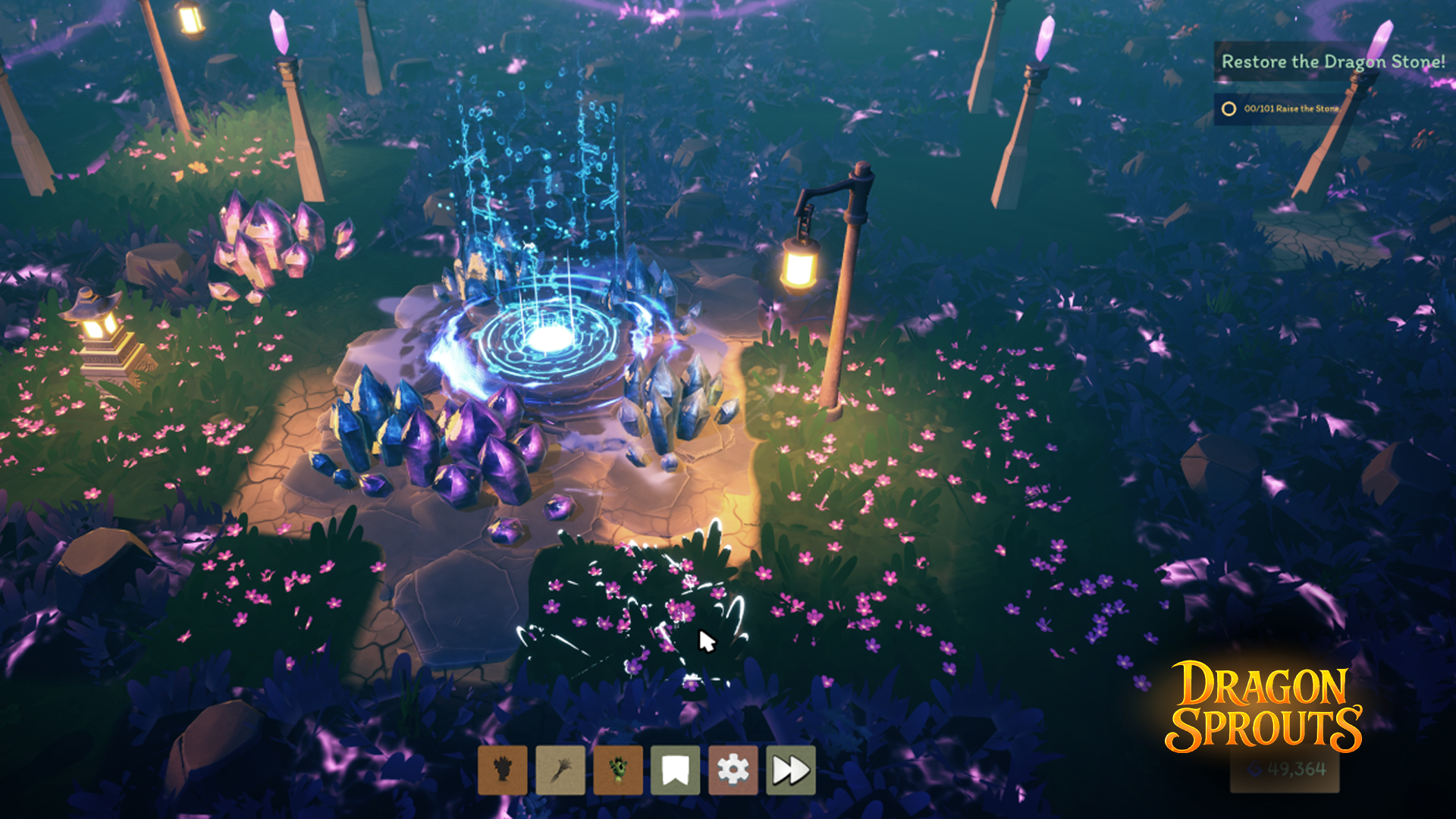Select the black sprout silhouette toolbar slot
The height and width of the screenshot is (819, 1456).
coord(502,770)
